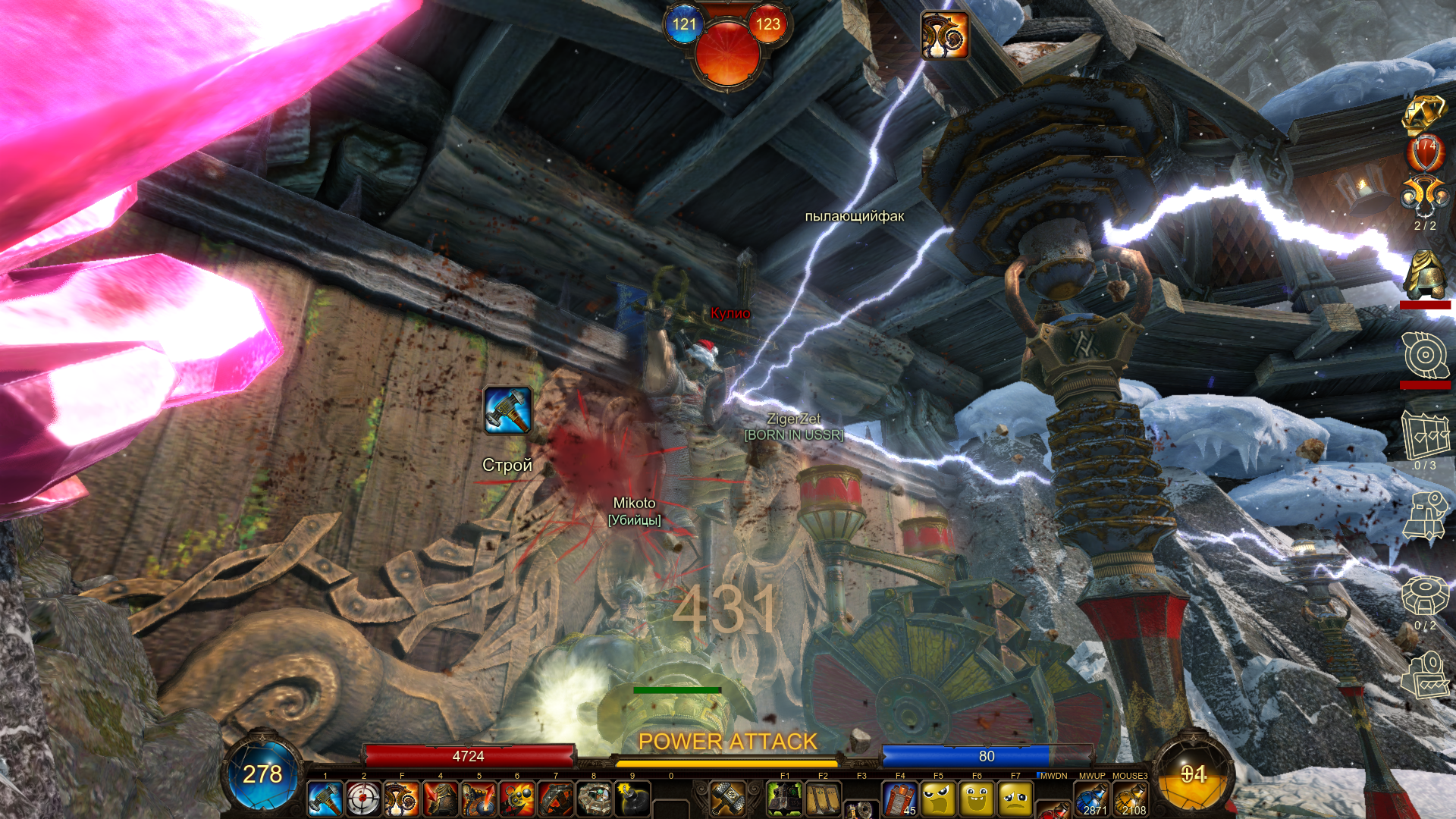Send the angry shouting emote
This screenshot has width=1456, height=819.
pos(939,799)
